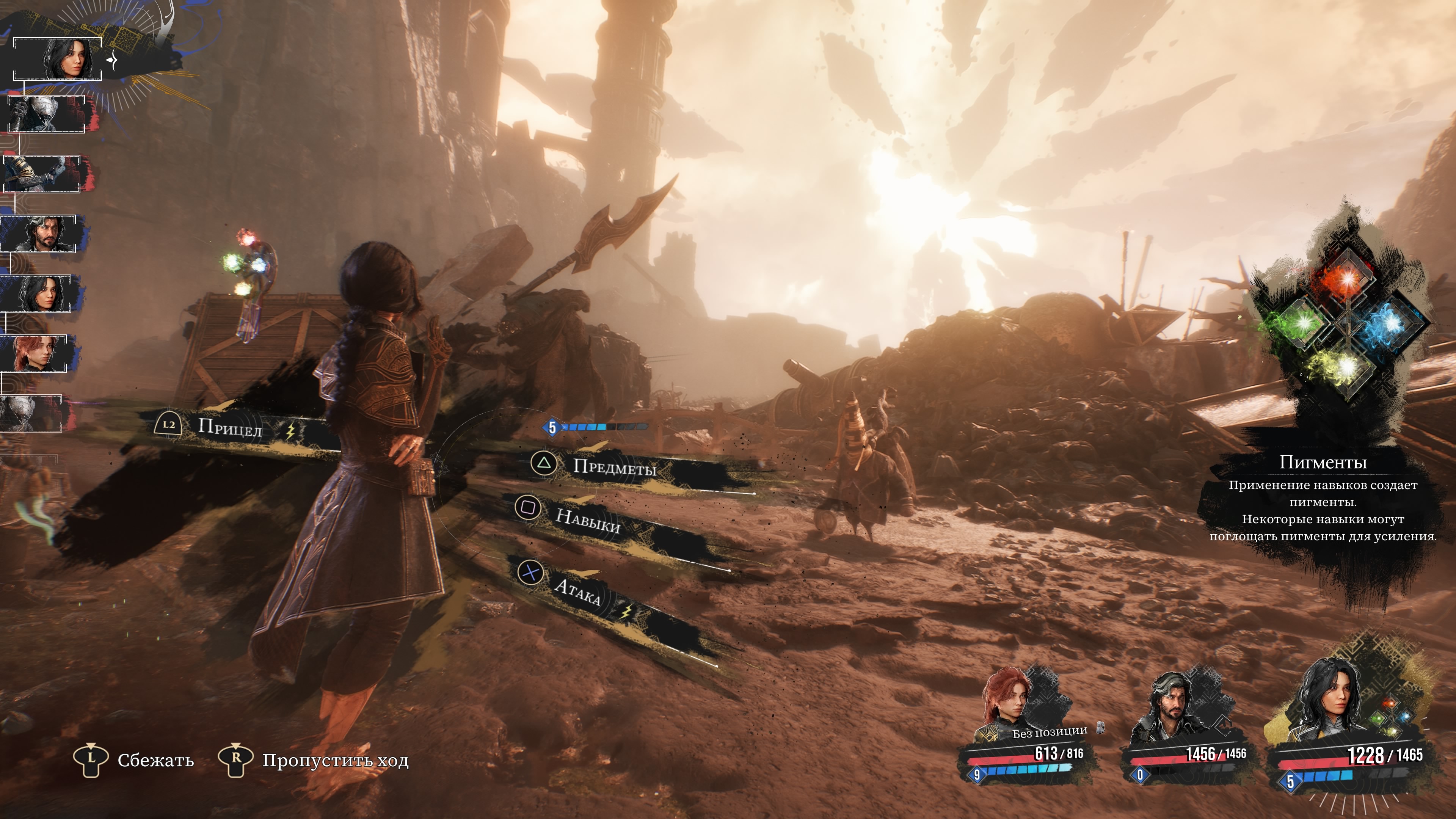Select the Прицел aim option
This screenshot has width=1456, height=819.
229,427
